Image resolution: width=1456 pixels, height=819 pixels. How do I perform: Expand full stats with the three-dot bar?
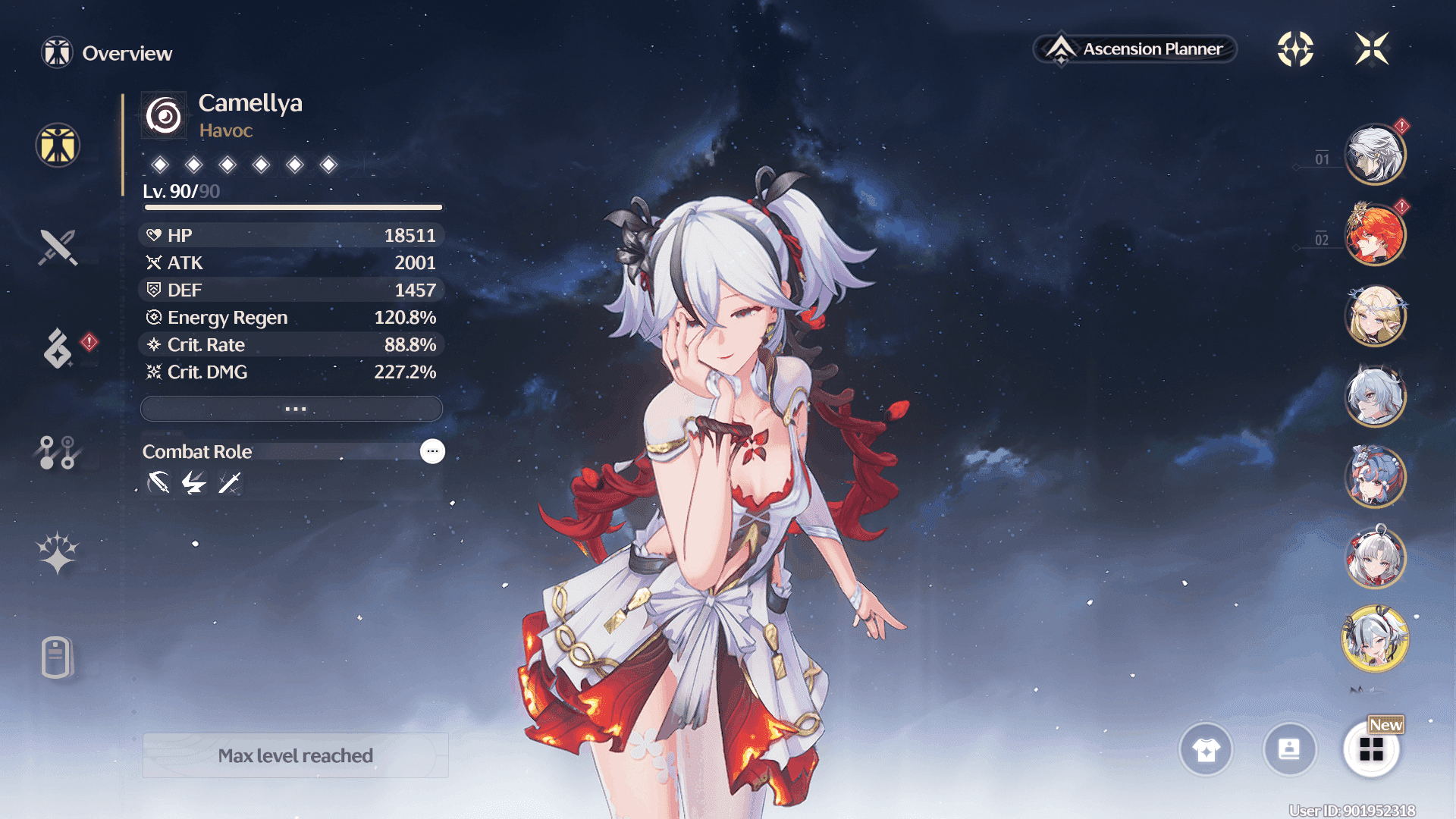[292, 409]
